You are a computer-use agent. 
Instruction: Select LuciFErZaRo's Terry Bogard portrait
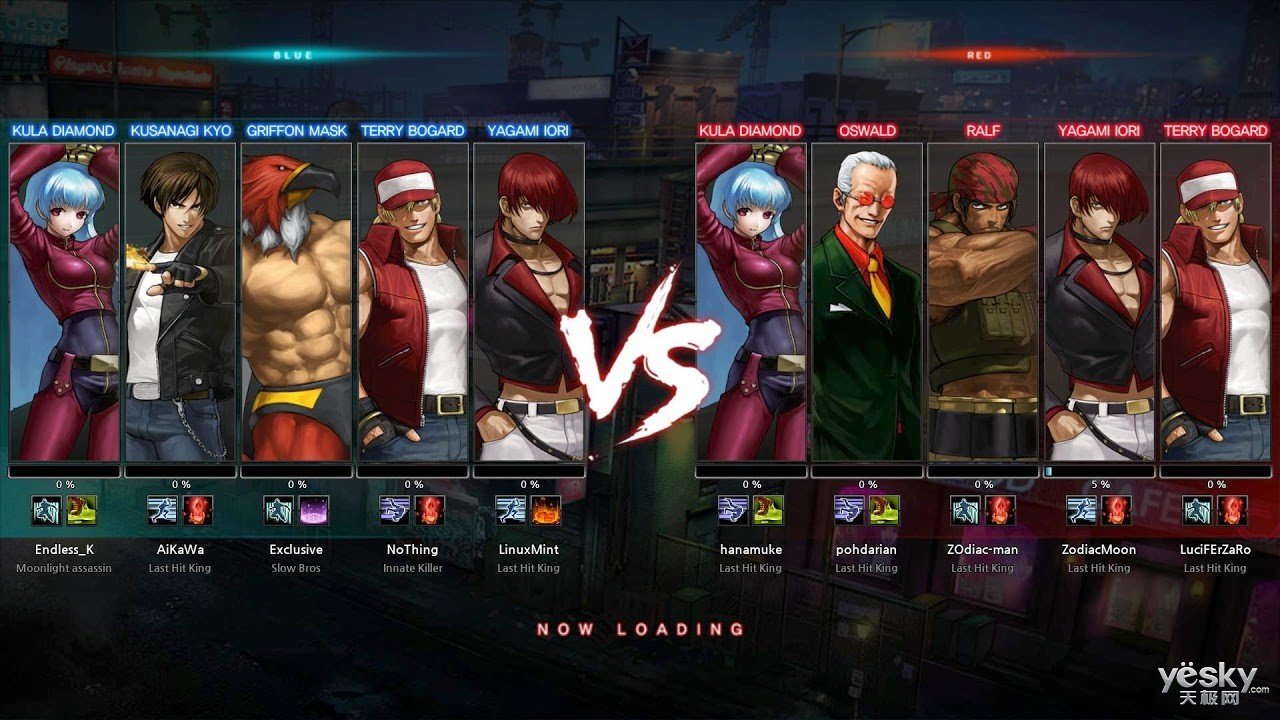tap(1215, 302)
